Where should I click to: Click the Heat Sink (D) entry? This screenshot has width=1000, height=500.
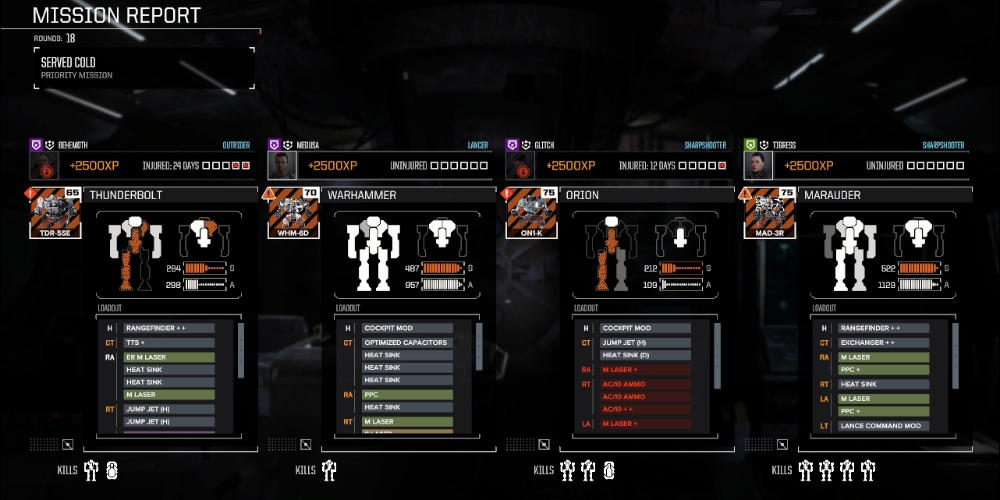[645, 355]
